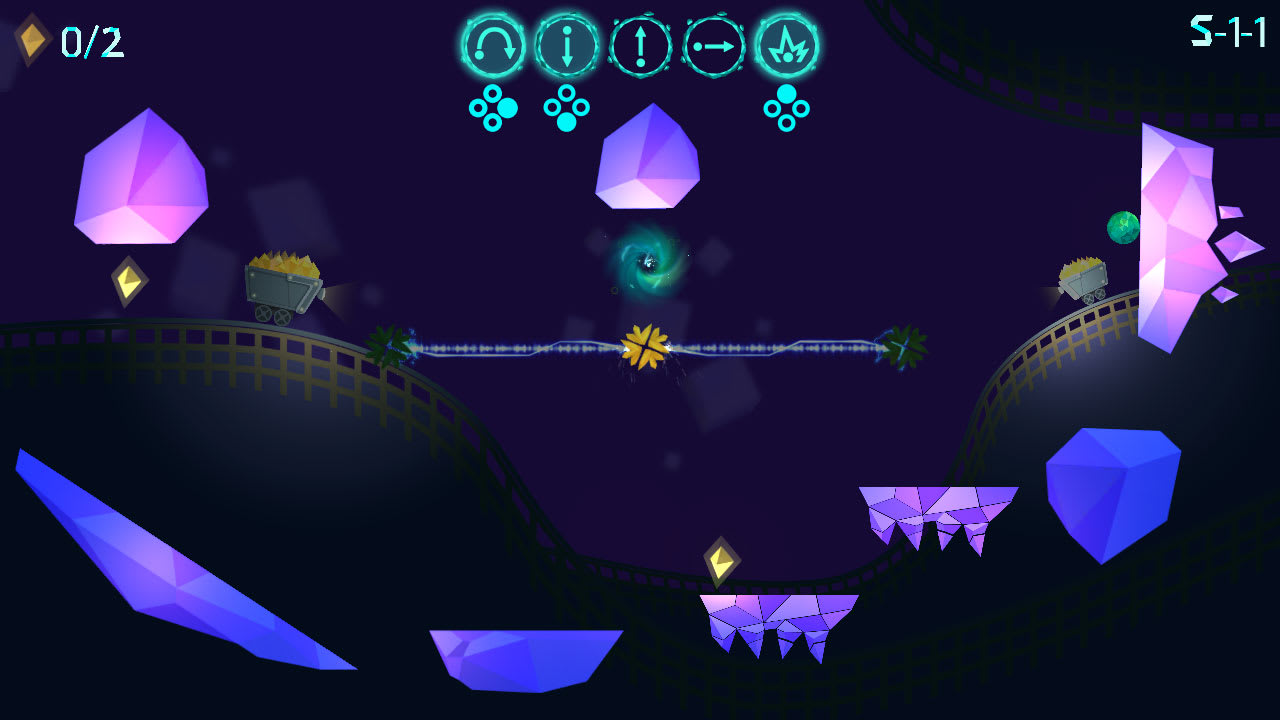Select the upward force tool
Image resolution: width=1280 pixels, height=720 pixels.
point(638,45)
